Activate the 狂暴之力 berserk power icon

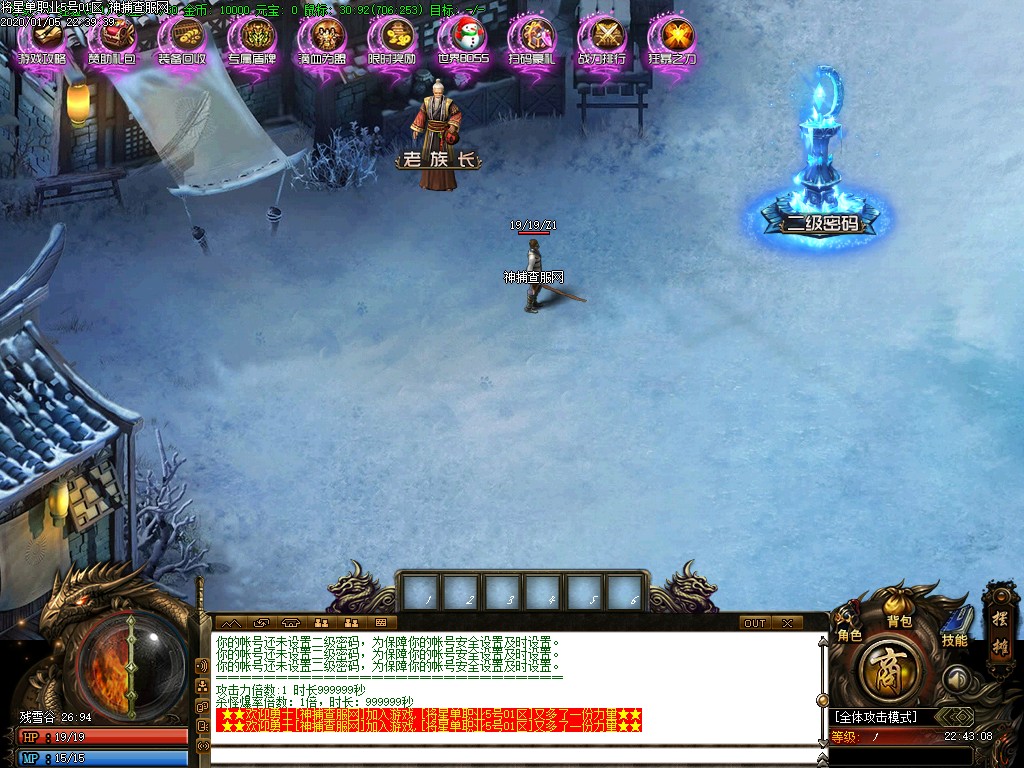[672, 40]
